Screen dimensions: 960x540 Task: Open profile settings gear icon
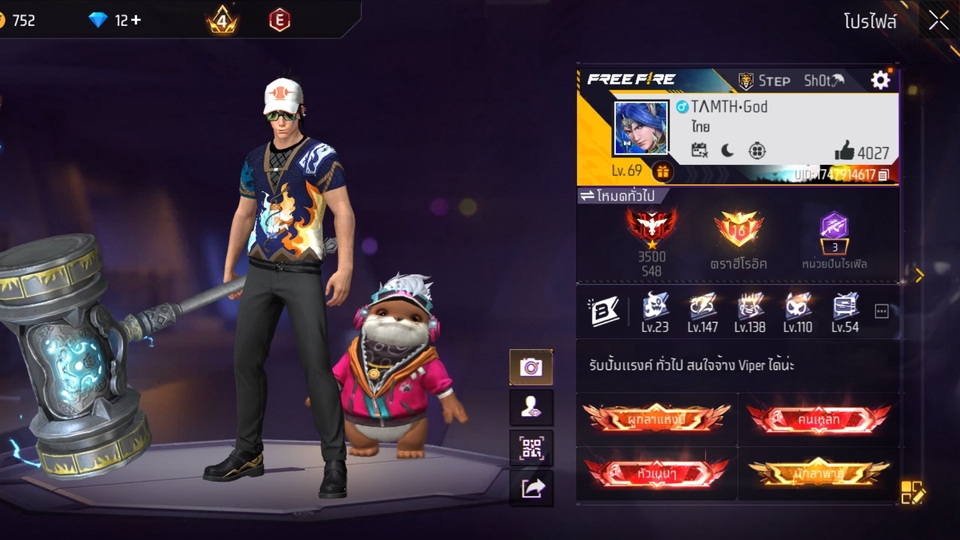coord(880,80)
